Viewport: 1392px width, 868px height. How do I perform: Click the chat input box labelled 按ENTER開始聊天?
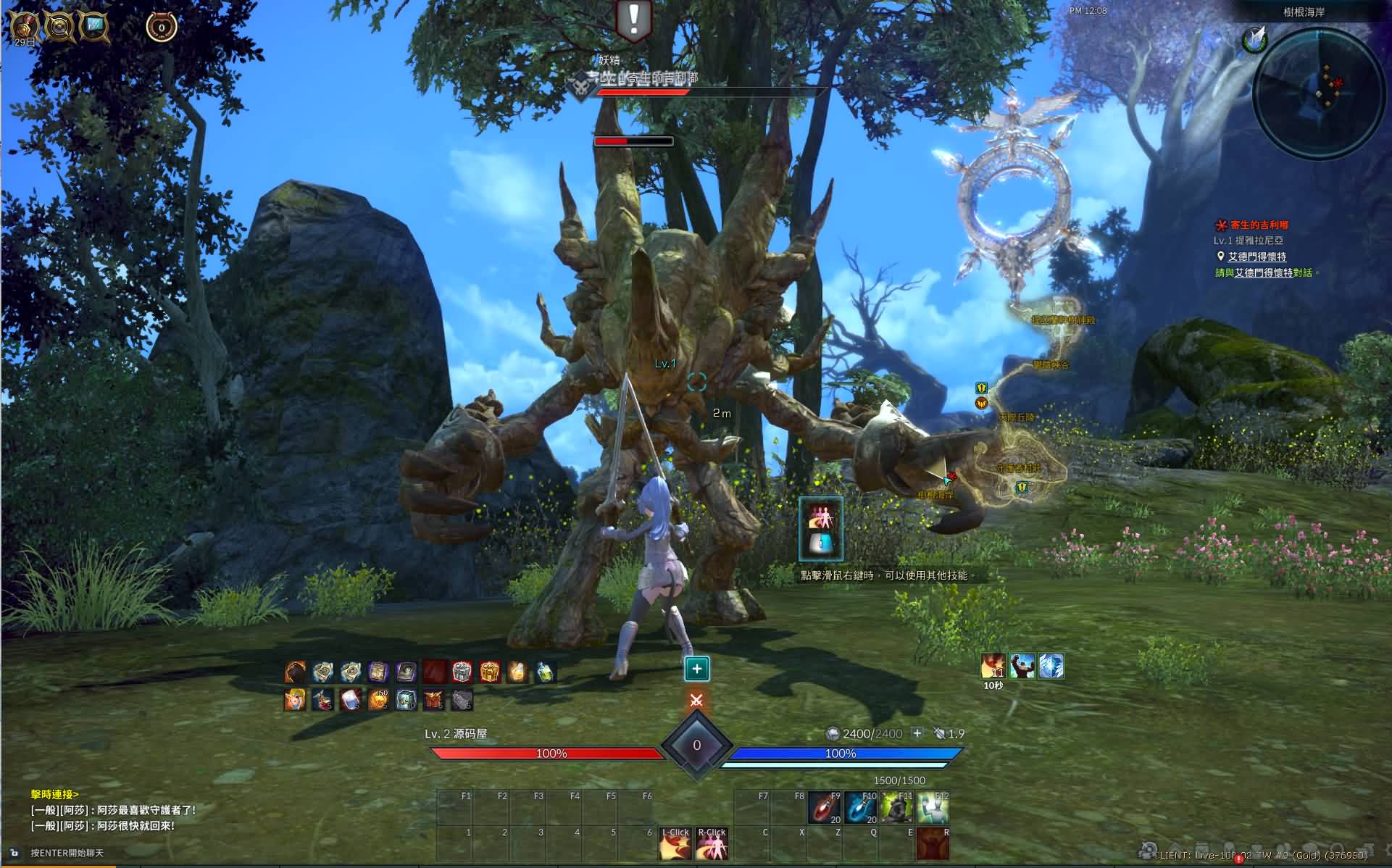(x=67, y=853)
